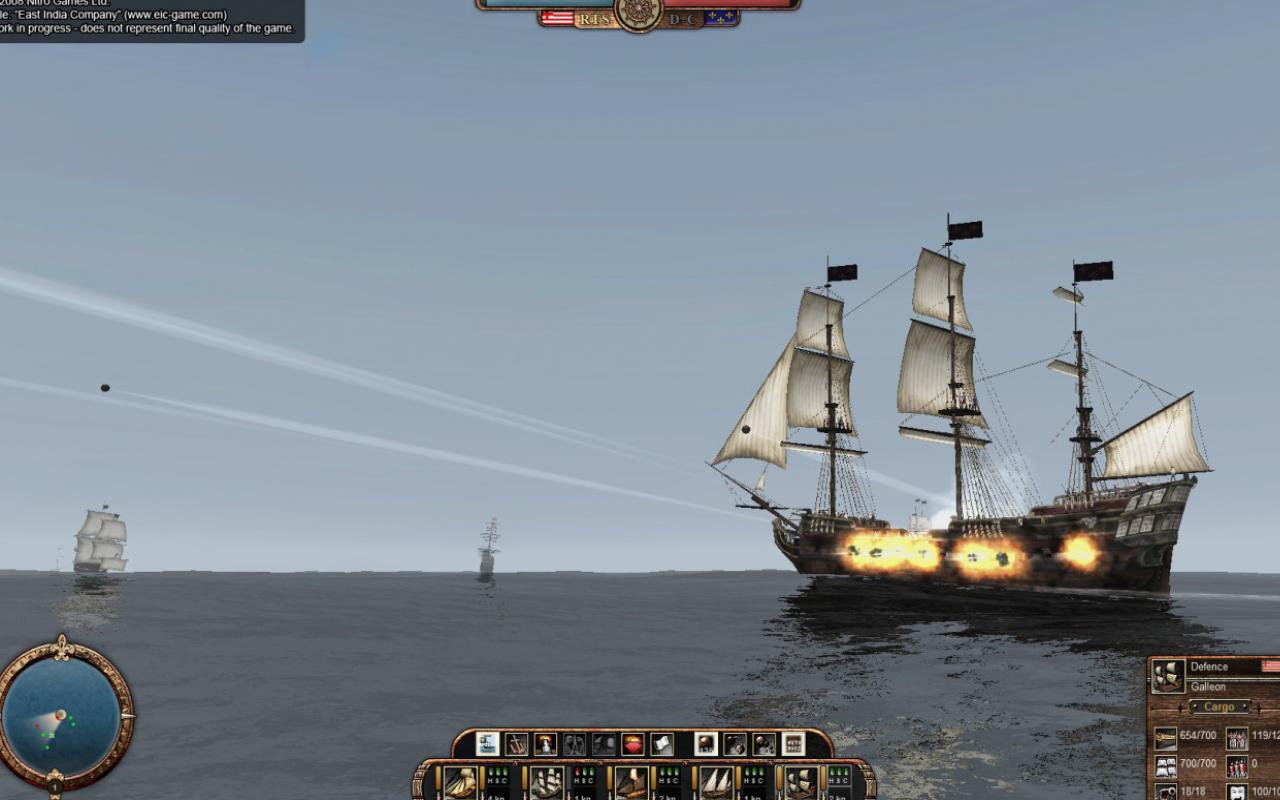The width and height of the screenshot is (1280, 800).
Task: Expand the chevron above the first ship slot
Action: pos(515,762)
